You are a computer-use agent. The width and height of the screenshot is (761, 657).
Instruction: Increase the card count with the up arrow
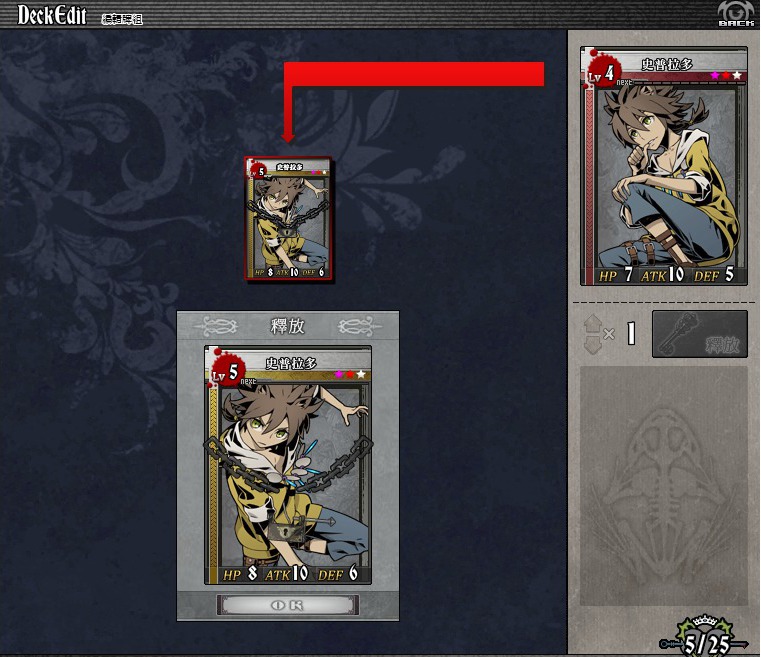pos(591,324)
